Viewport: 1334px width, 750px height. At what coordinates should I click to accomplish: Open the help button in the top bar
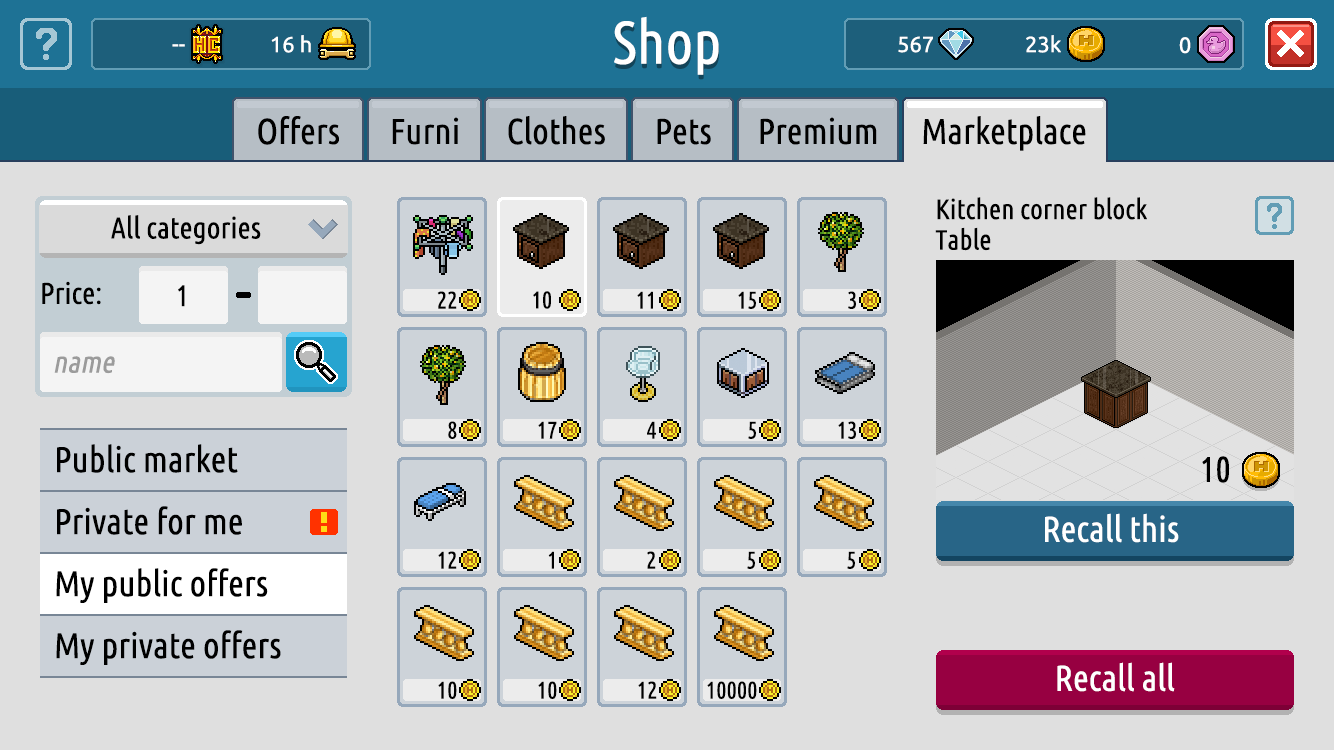pos(46,45)
